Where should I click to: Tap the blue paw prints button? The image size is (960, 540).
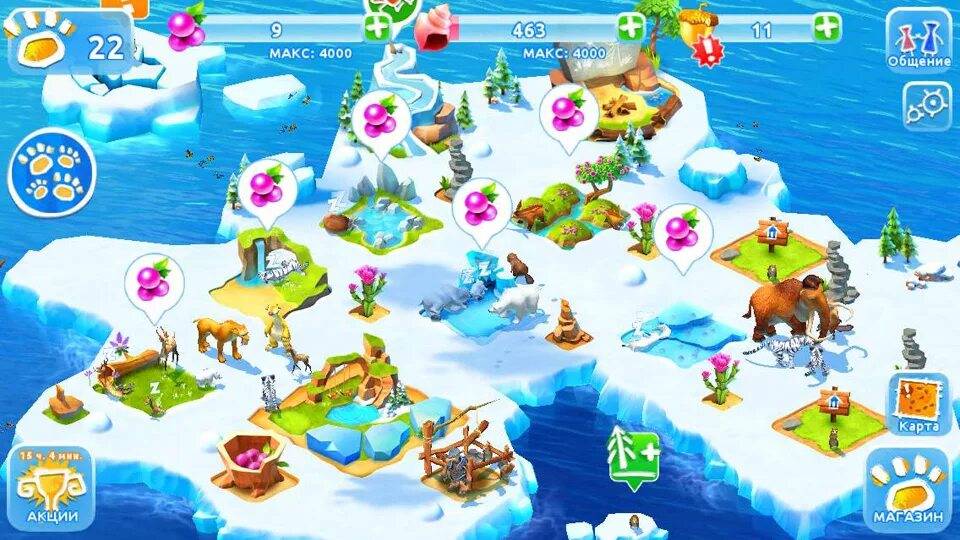pos(52,174)
